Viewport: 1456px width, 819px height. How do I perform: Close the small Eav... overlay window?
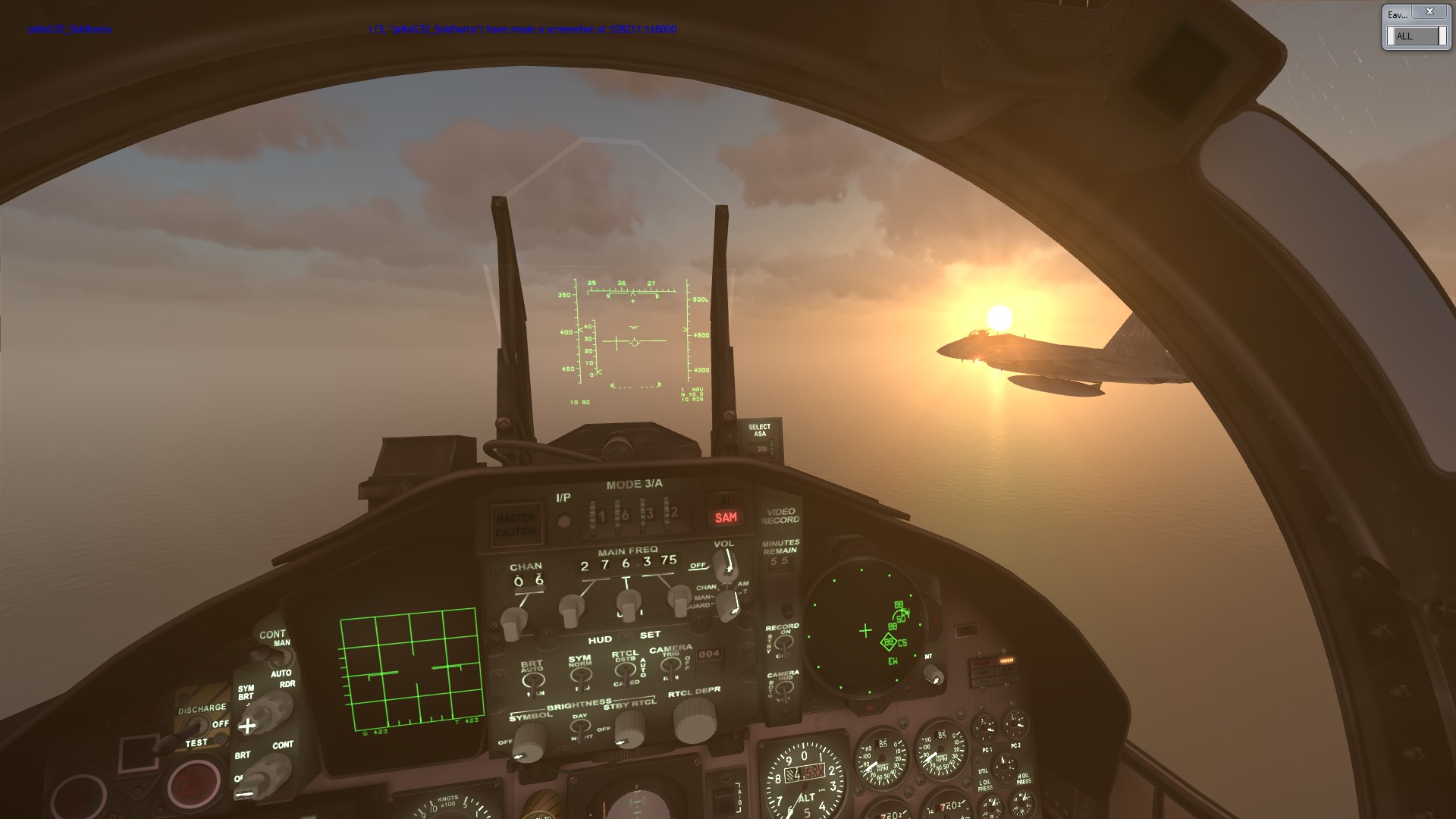tap(1429, 12)
